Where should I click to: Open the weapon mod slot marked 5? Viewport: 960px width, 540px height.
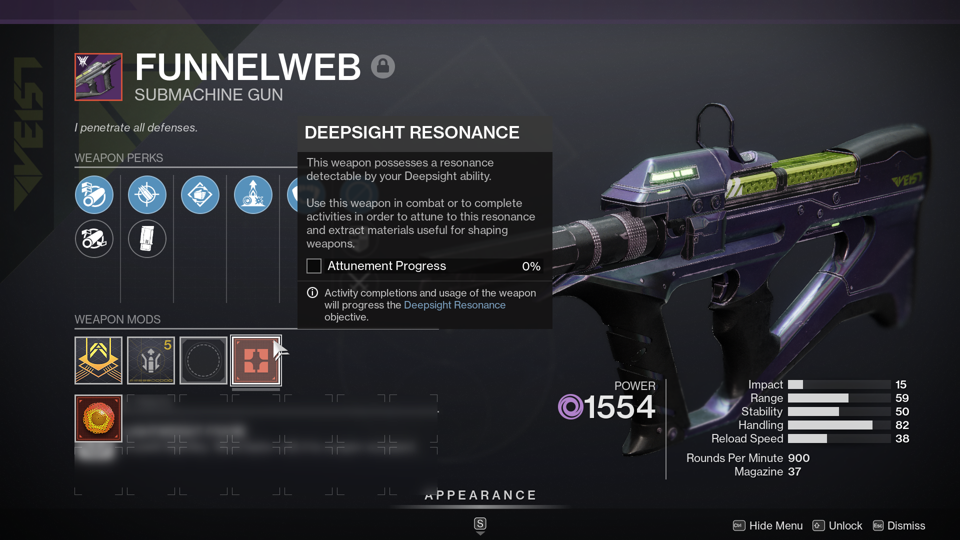tap(151, 360)
